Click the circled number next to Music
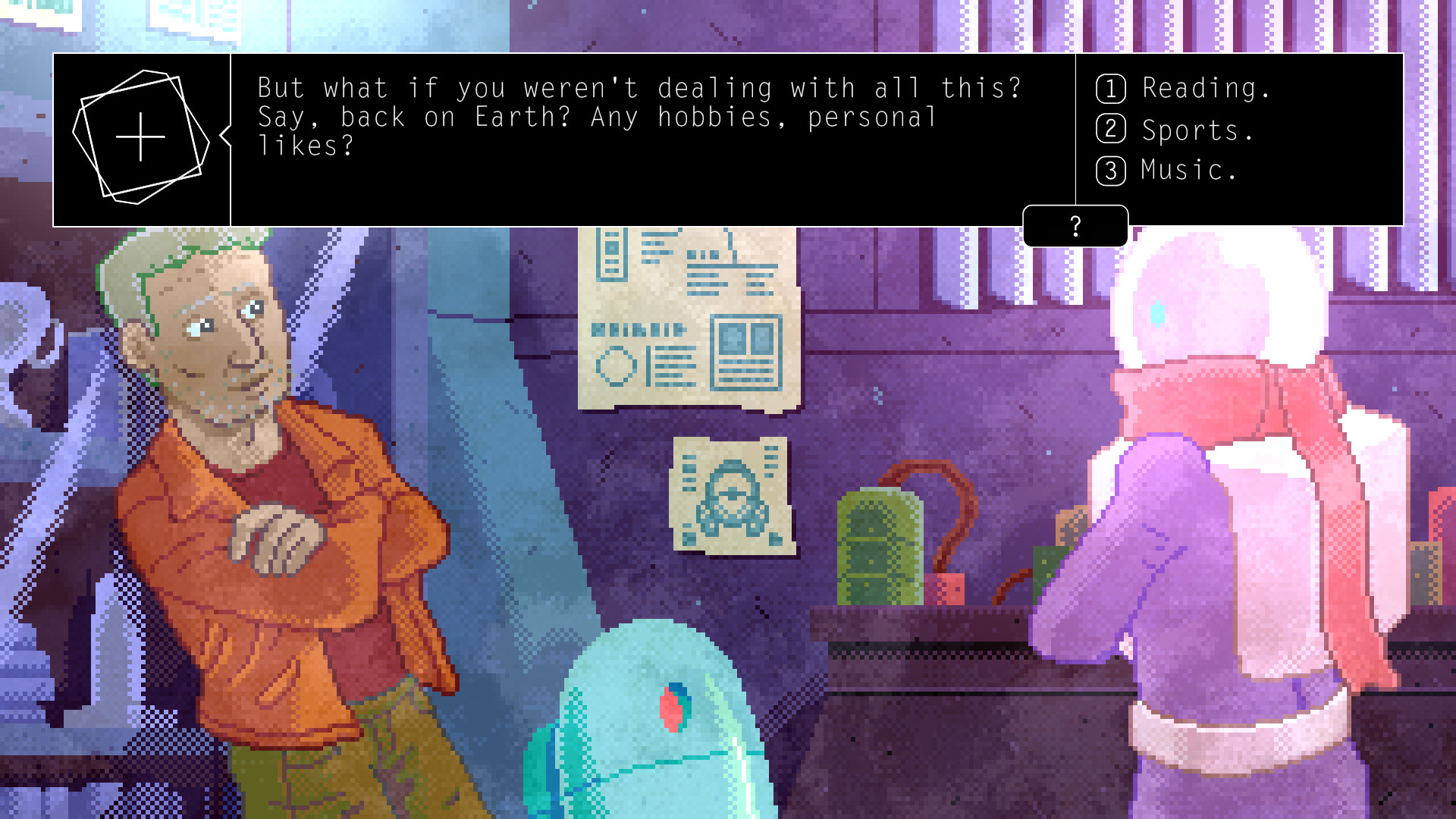Viewport: 1456px width, 819px height. (x=1109, y=171)
